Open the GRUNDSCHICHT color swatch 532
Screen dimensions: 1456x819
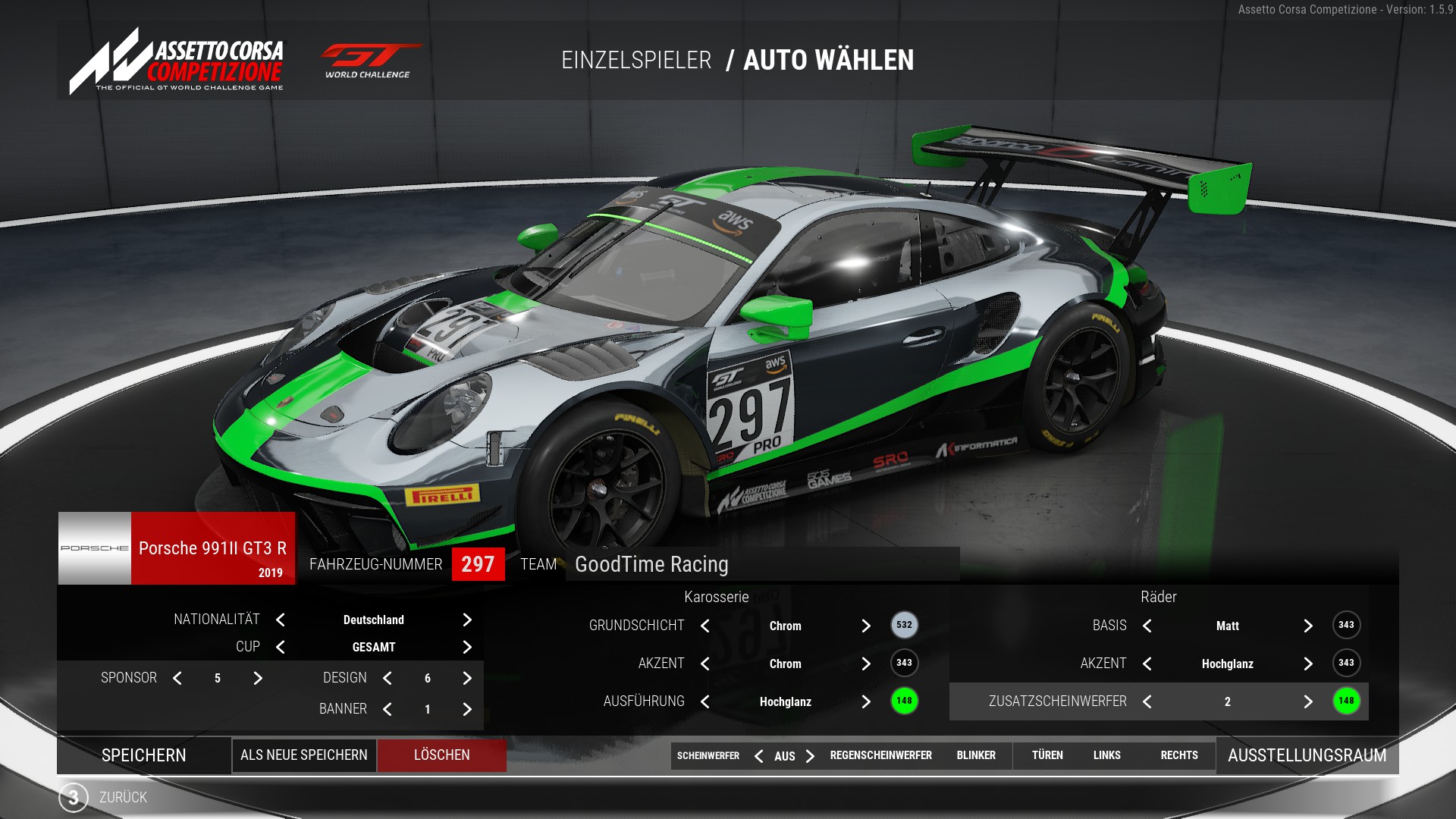tap(904, 625)
